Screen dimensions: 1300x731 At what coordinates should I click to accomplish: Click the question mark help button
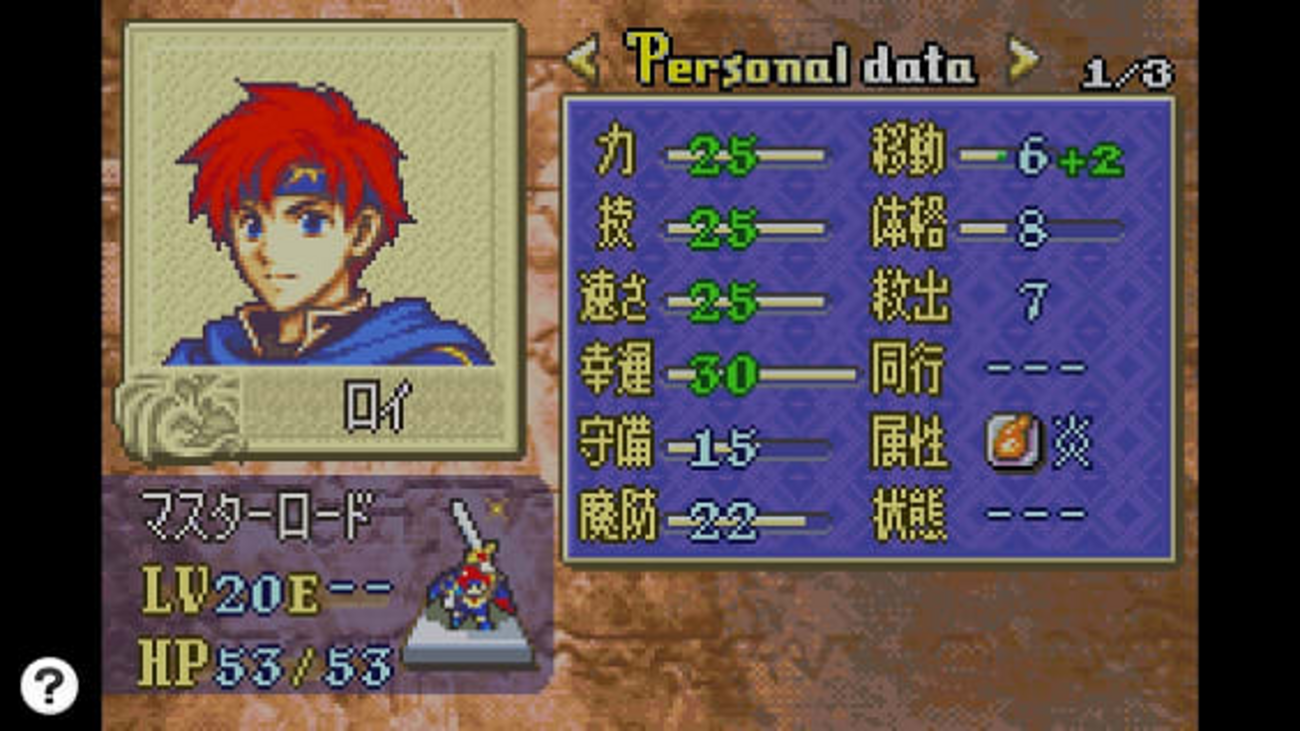pos(48,685)
